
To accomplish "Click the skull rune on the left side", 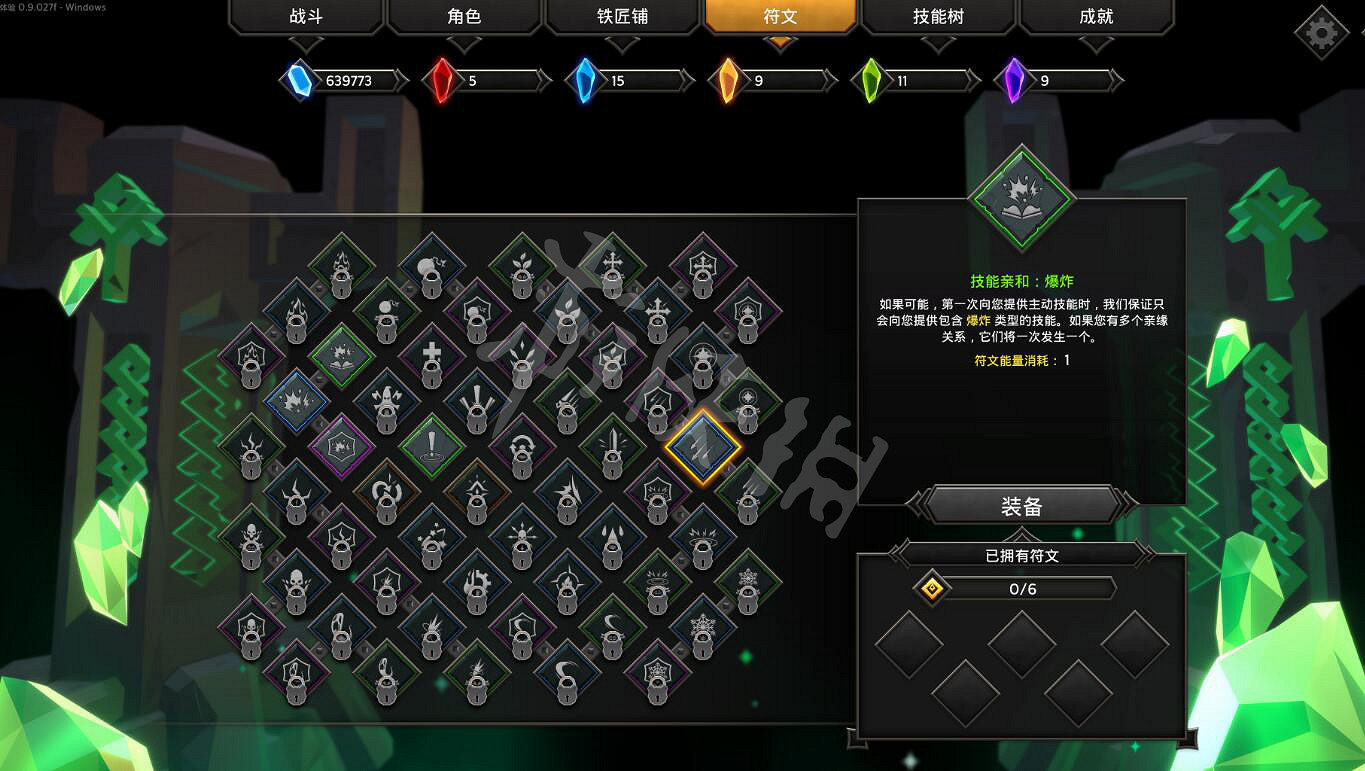I will (x=252, y=534).
